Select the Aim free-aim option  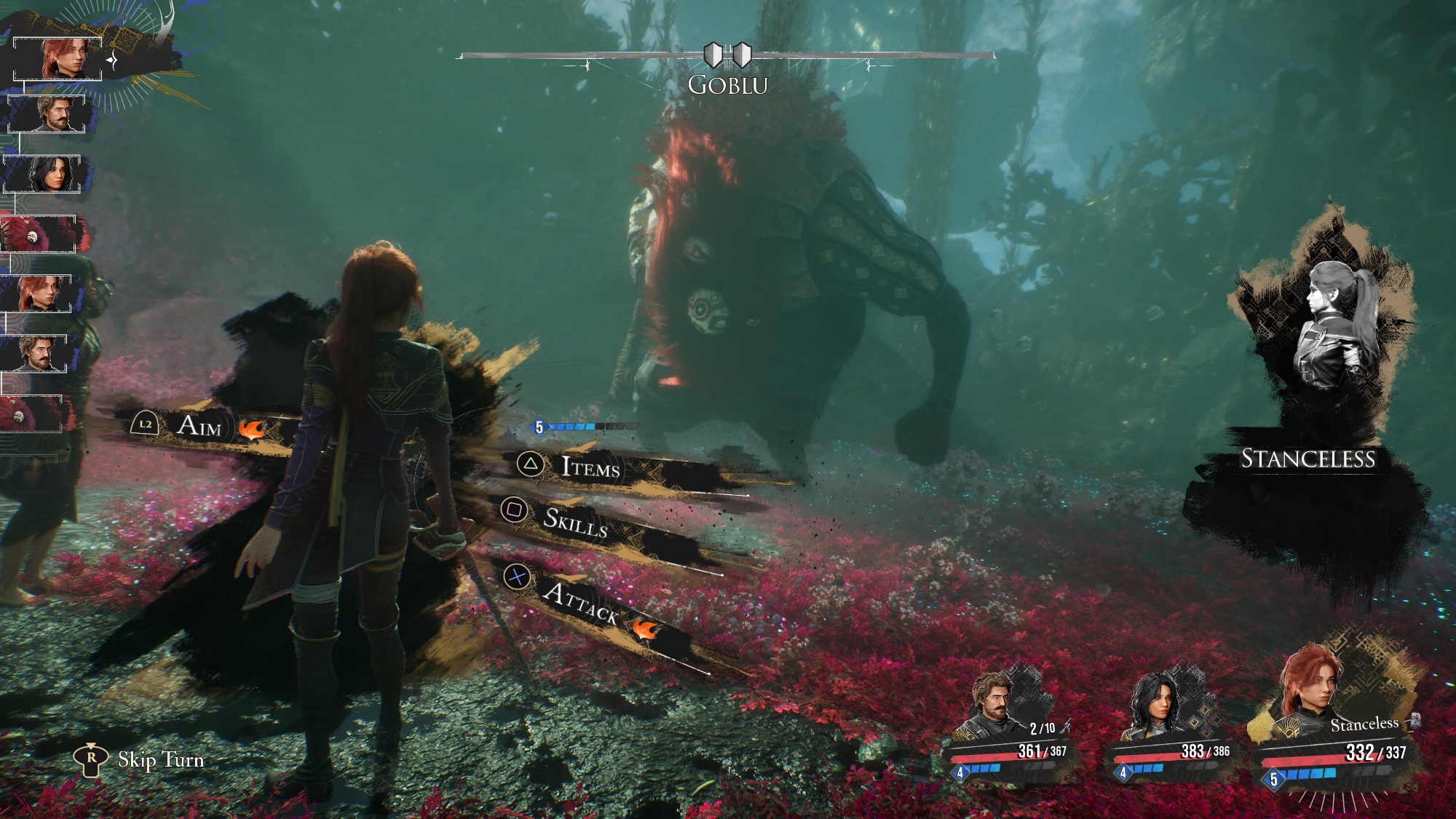[x=199, y=425]
